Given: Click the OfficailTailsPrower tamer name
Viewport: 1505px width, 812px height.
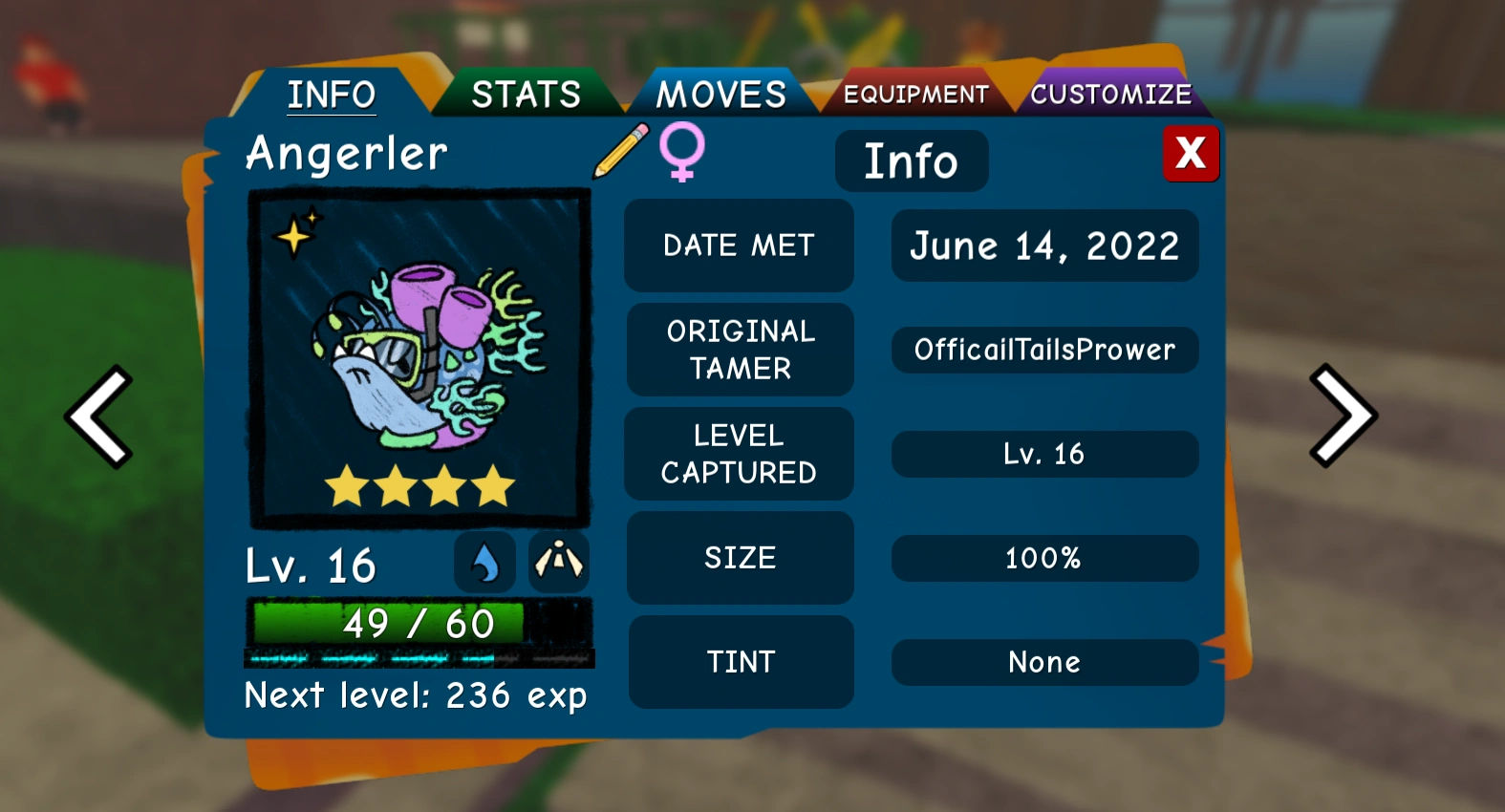Looking at the screenshot, I should (x=1044, y=350).
